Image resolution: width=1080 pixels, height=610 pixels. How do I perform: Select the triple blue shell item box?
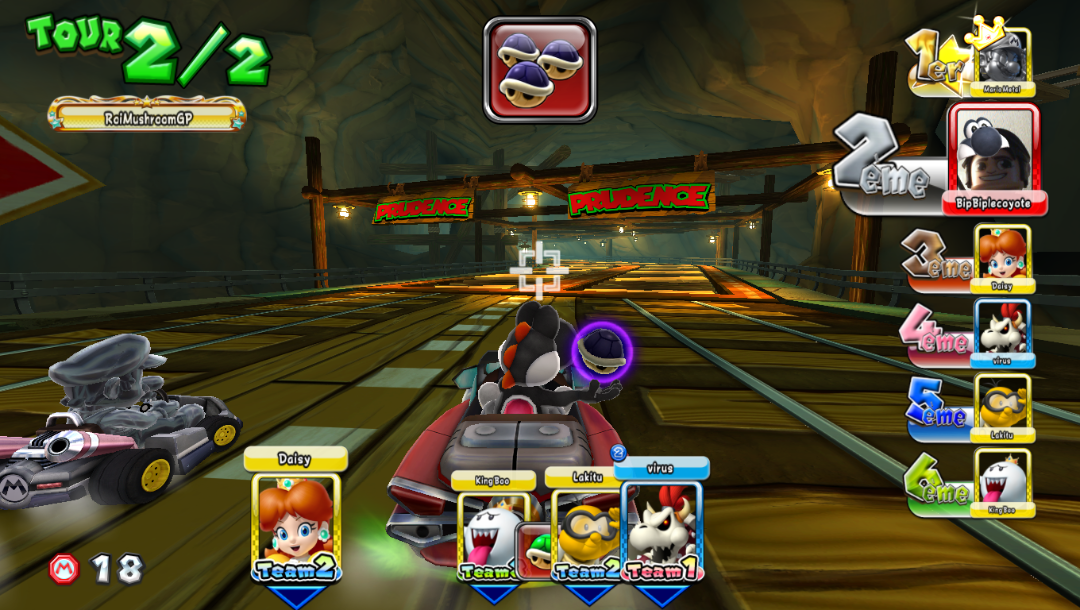(539, 70)
